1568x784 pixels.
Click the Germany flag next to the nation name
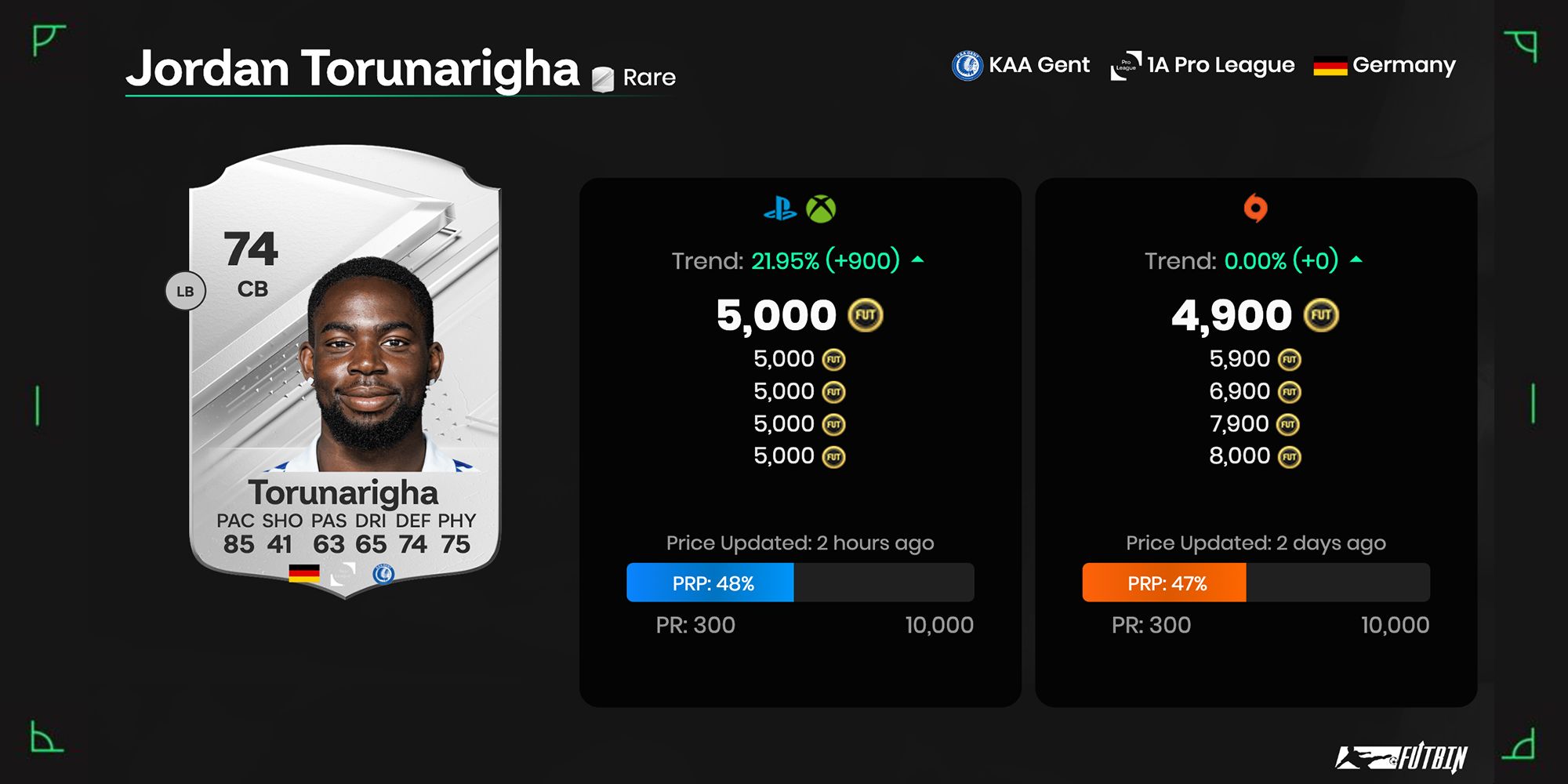tap(1330, 66)
